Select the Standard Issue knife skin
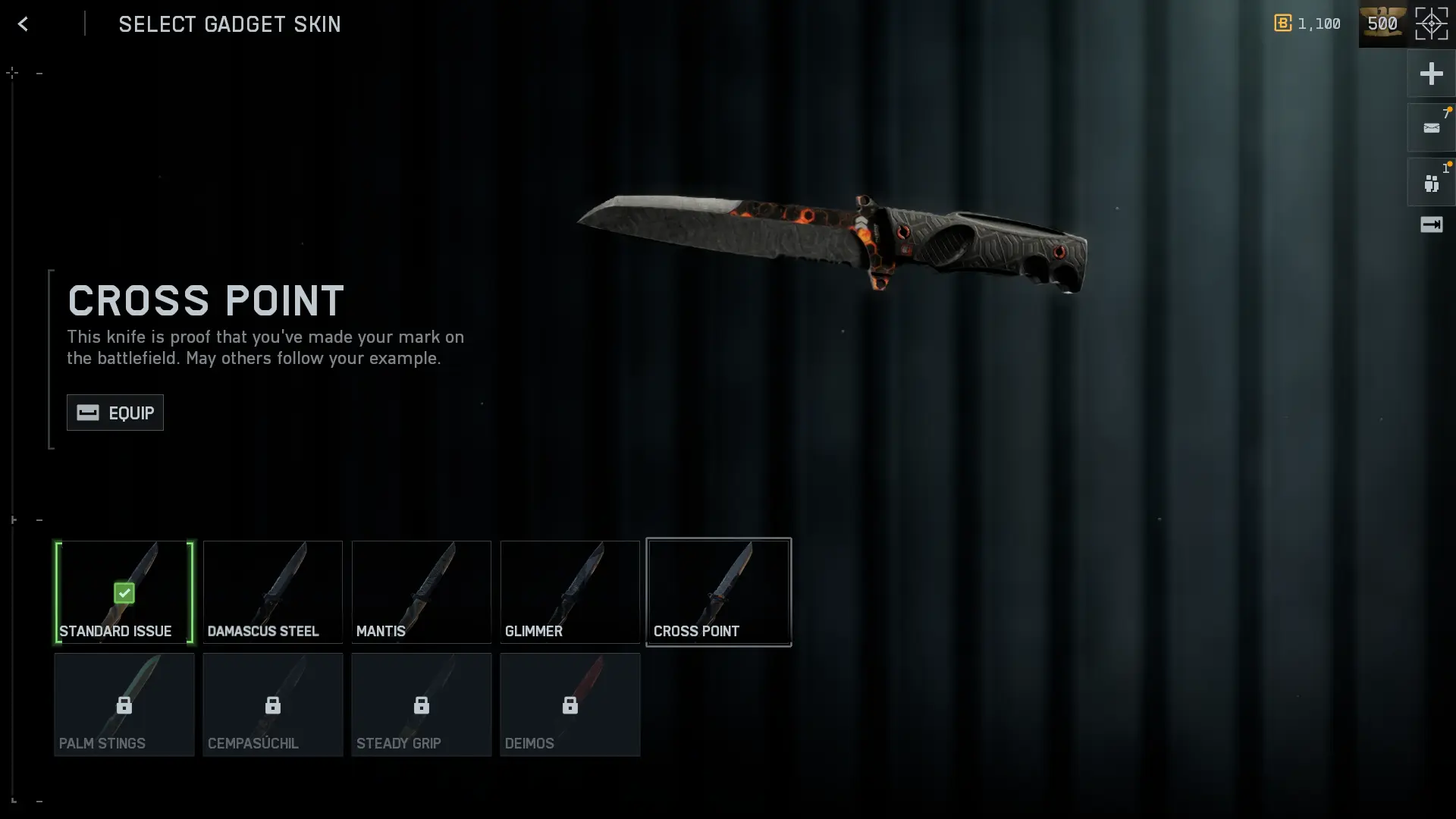The width and height of the screenshot is (1456, 819). coord(124,592)
